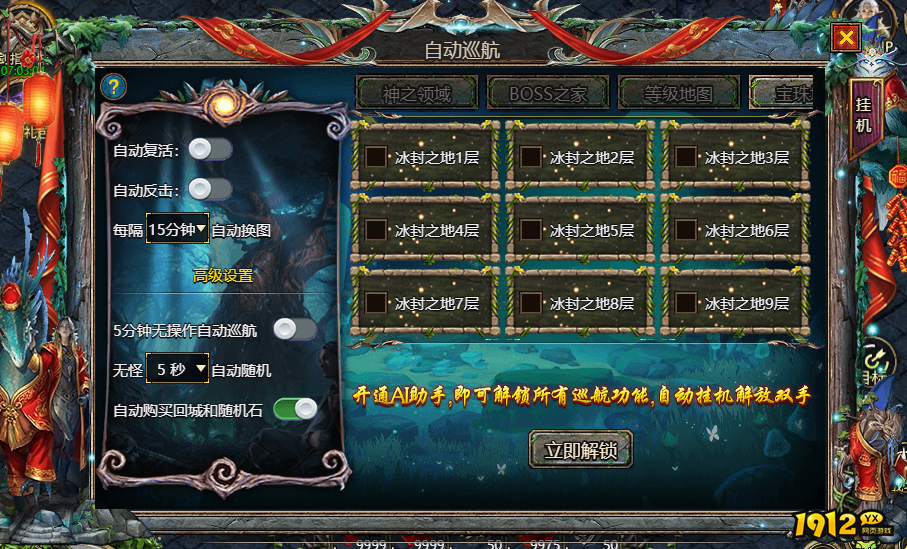Viewport: 907px width, 549px height.
Task: Tick the 冰封之地1层 checkbox
Action: pyautogui.click(x=377, y=157)
